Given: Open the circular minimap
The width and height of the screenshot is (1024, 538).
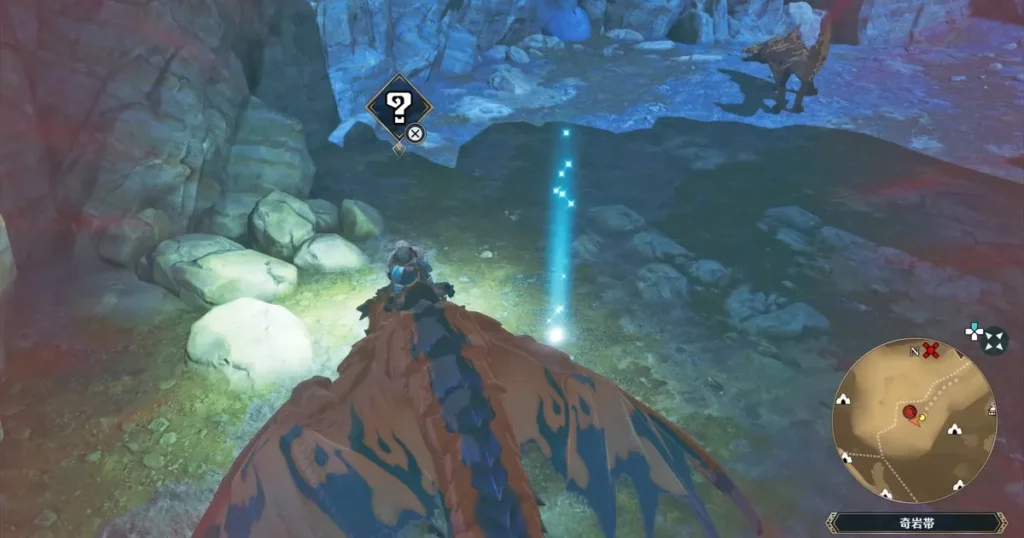Looking at the screenshot, I should click(x=913, y=418).
